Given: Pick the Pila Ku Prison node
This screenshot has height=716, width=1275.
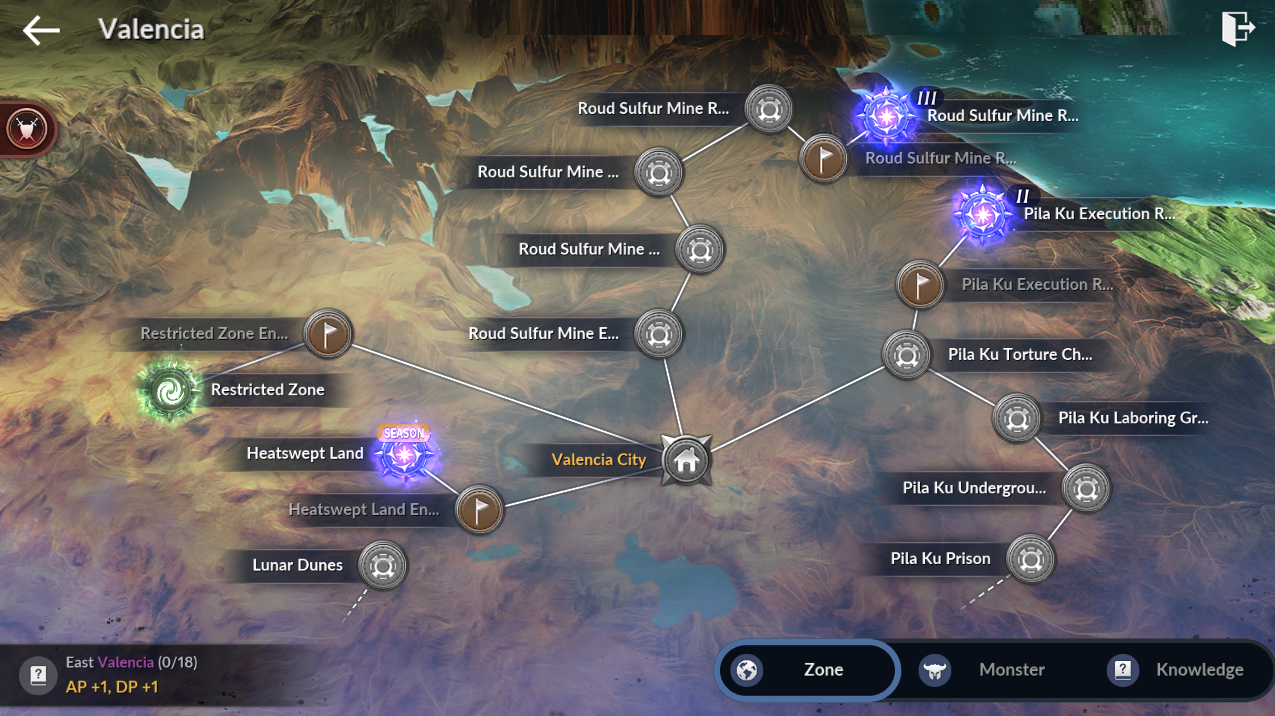Looking at the screenshot, I should (x=1030, y=559).
